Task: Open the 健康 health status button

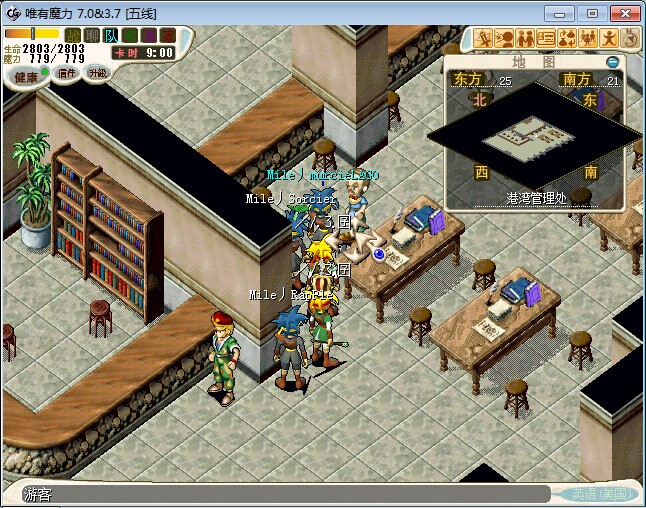Action: click(x=26, y=77)
